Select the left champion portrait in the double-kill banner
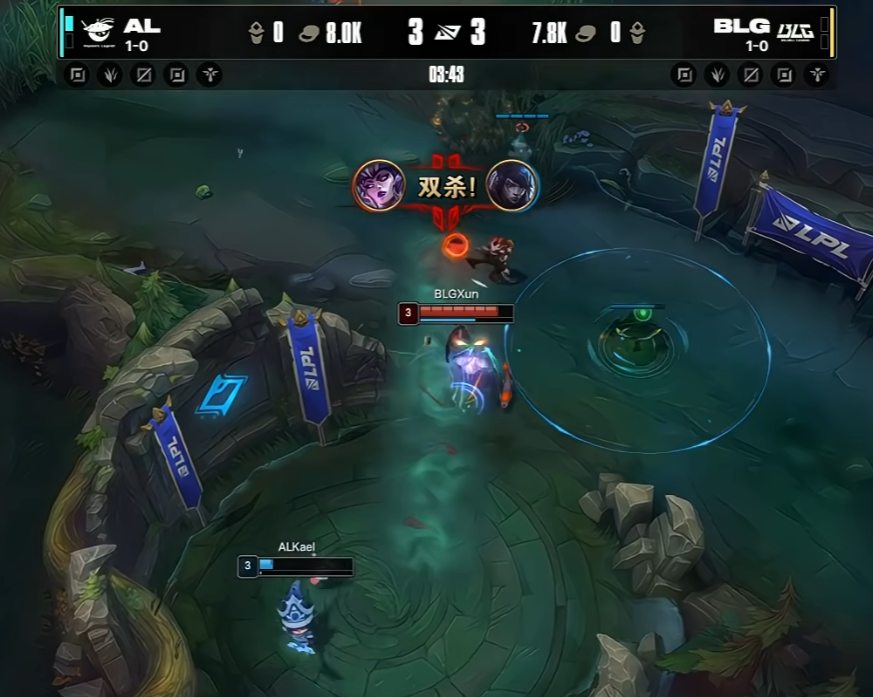 tap(379, 186)
